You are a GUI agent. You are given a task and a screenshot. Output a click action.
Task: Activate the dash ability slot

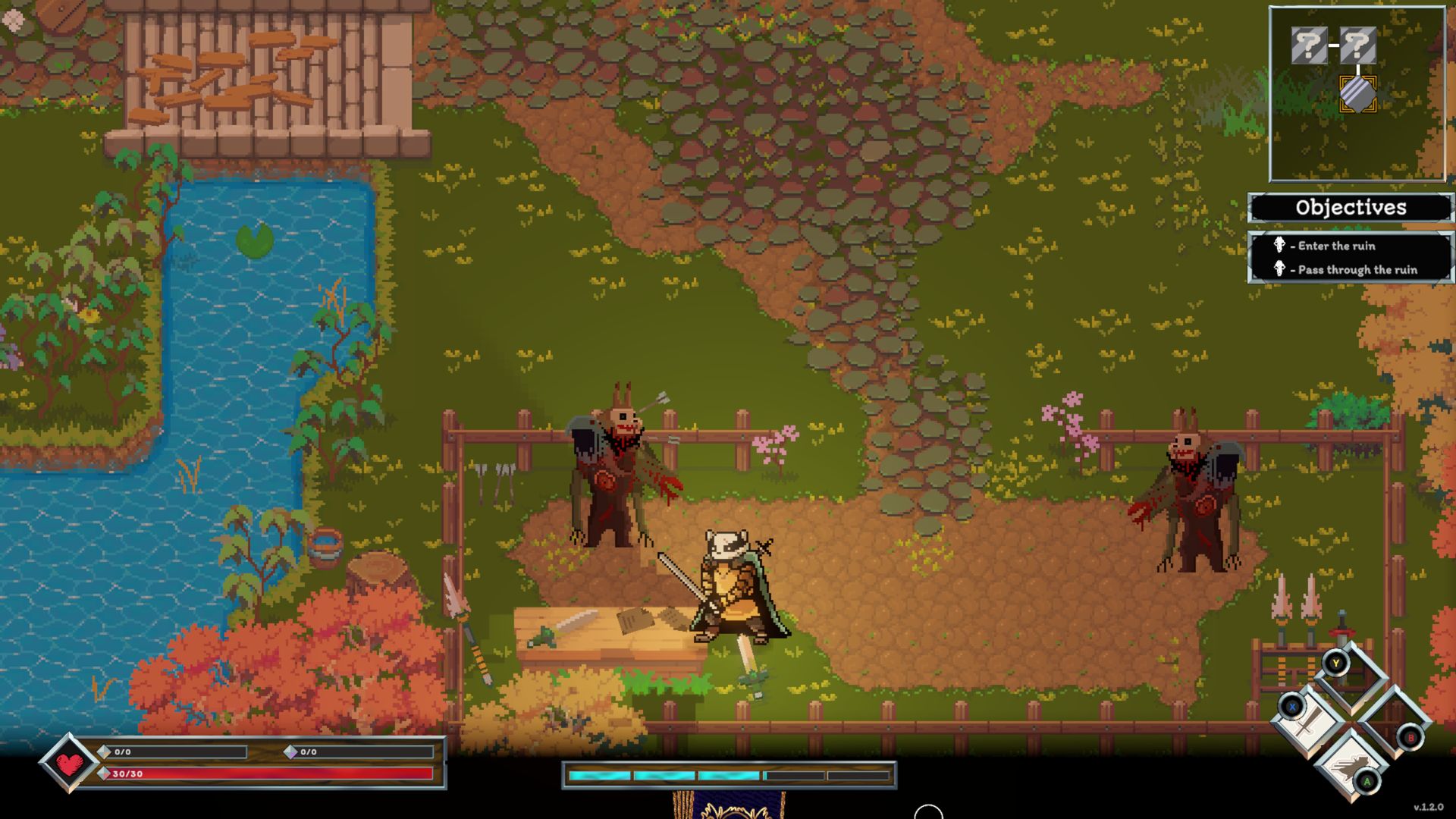click(x=1351, y=764)
